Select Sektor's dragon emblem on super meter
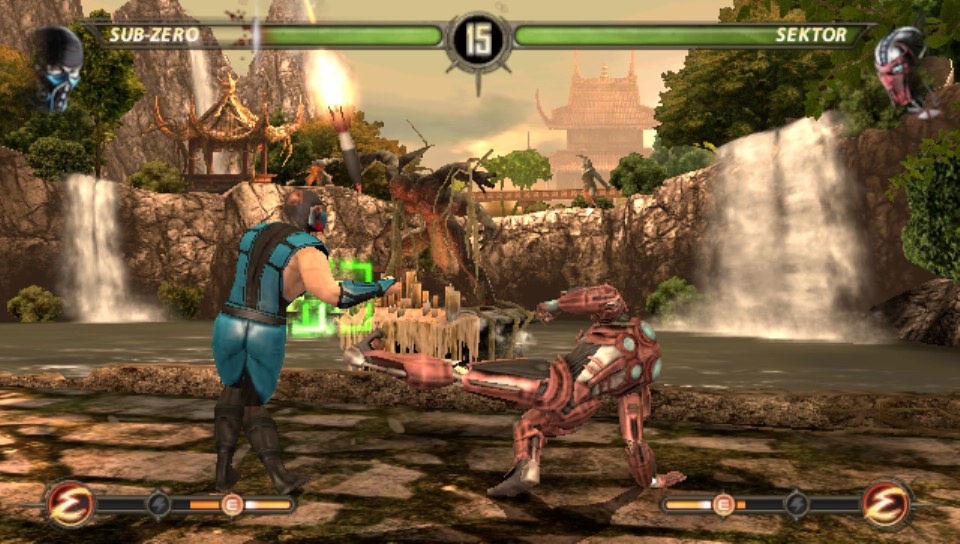The height and width of the screenshot is (544, 960). (887, 504)
